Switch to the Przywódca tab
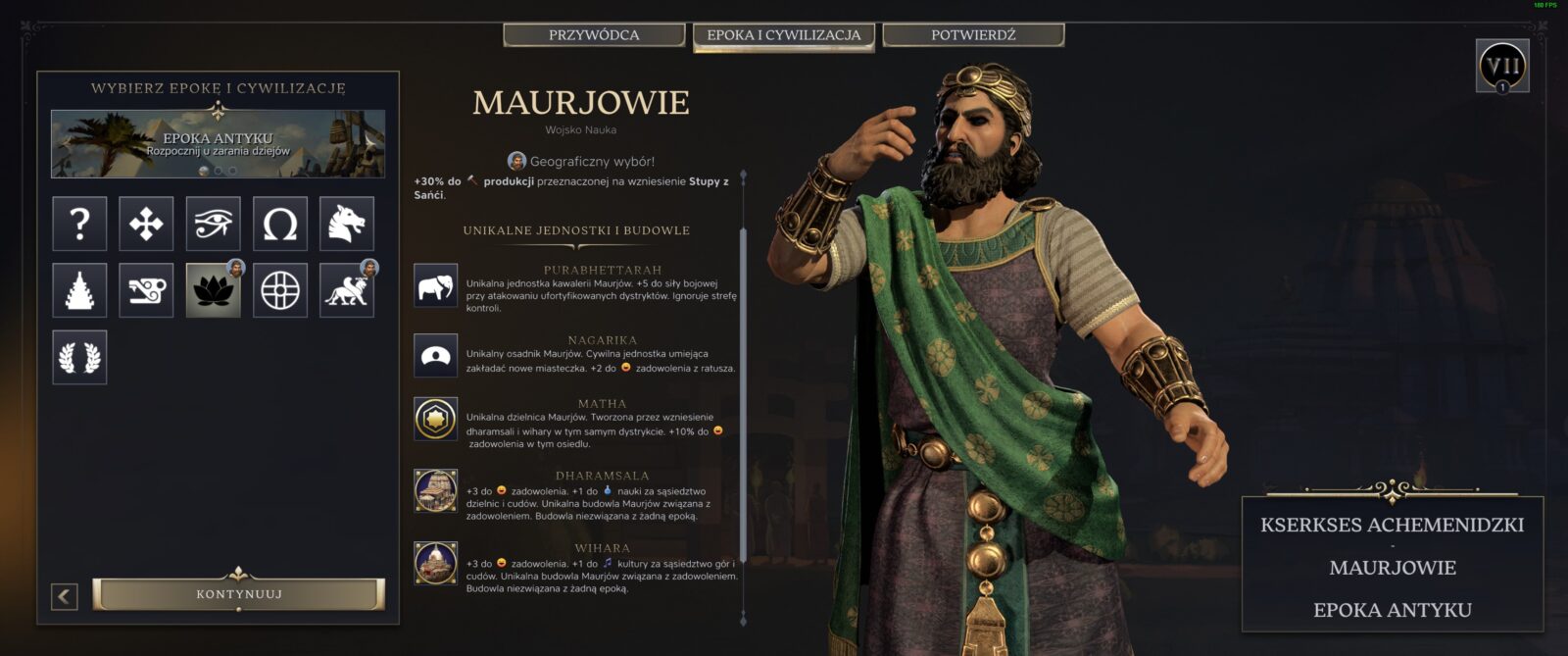Screen dimensions: 1568x656 point(594,35)
